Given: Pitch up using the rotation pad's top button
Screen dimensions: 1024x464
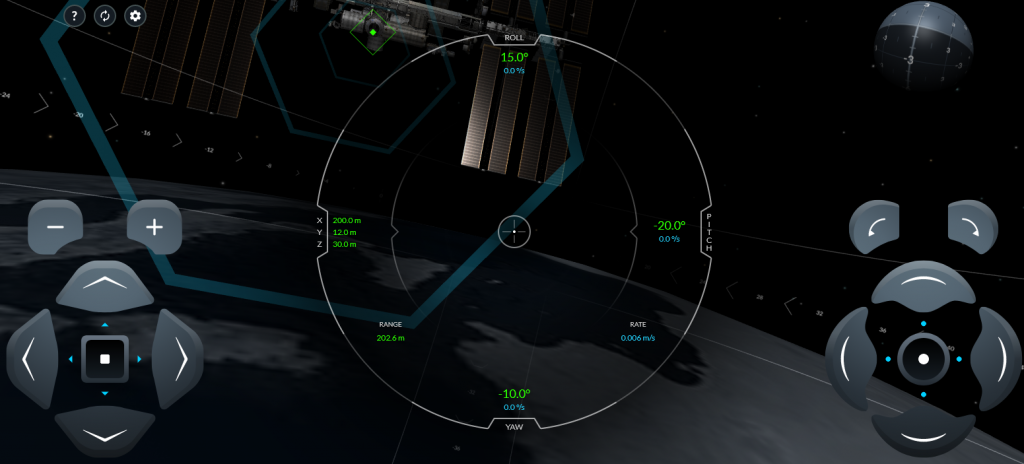Looking at the screenshot, I should point(923,287).
